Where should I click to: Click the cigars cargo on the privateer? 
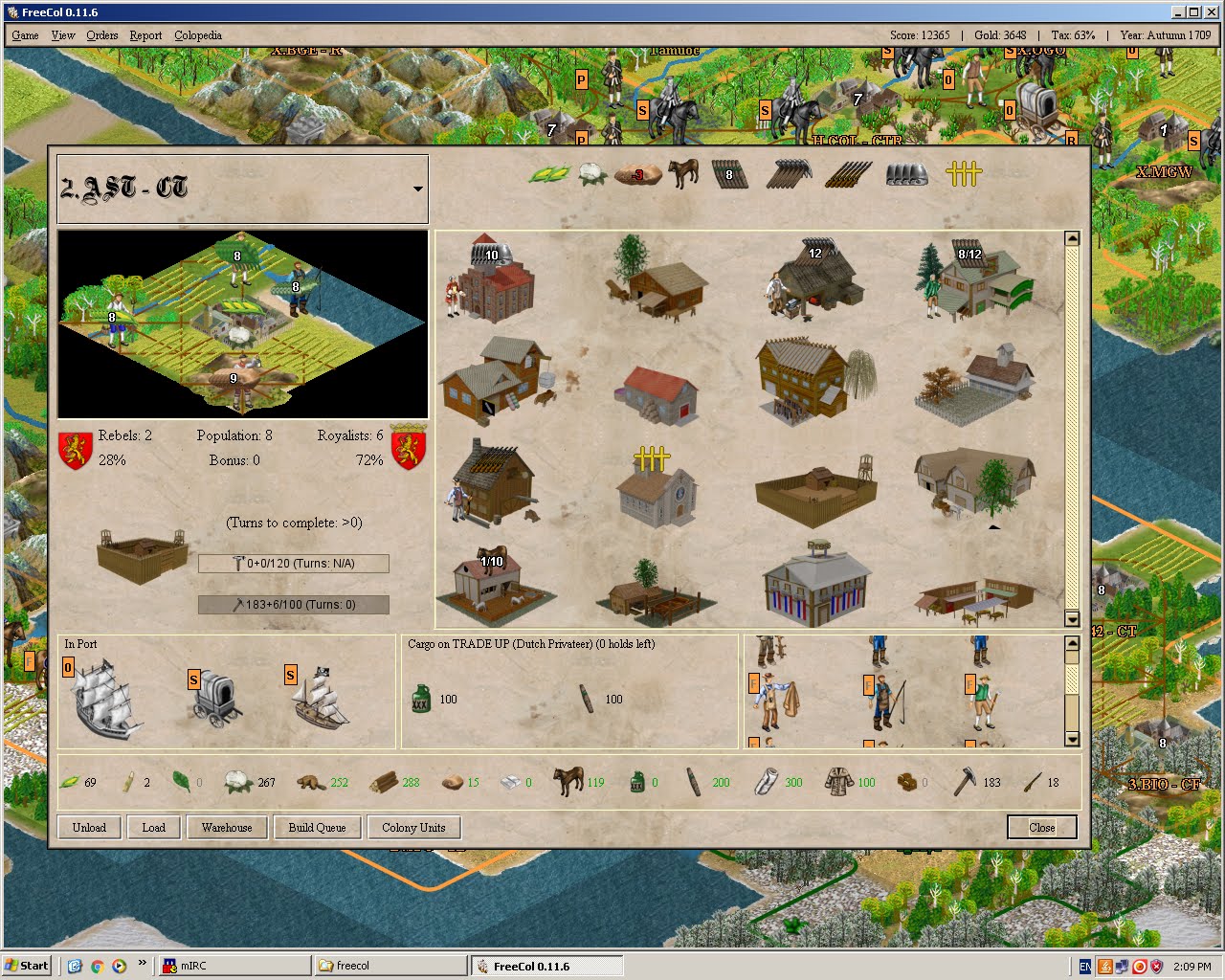click(588, 696)
